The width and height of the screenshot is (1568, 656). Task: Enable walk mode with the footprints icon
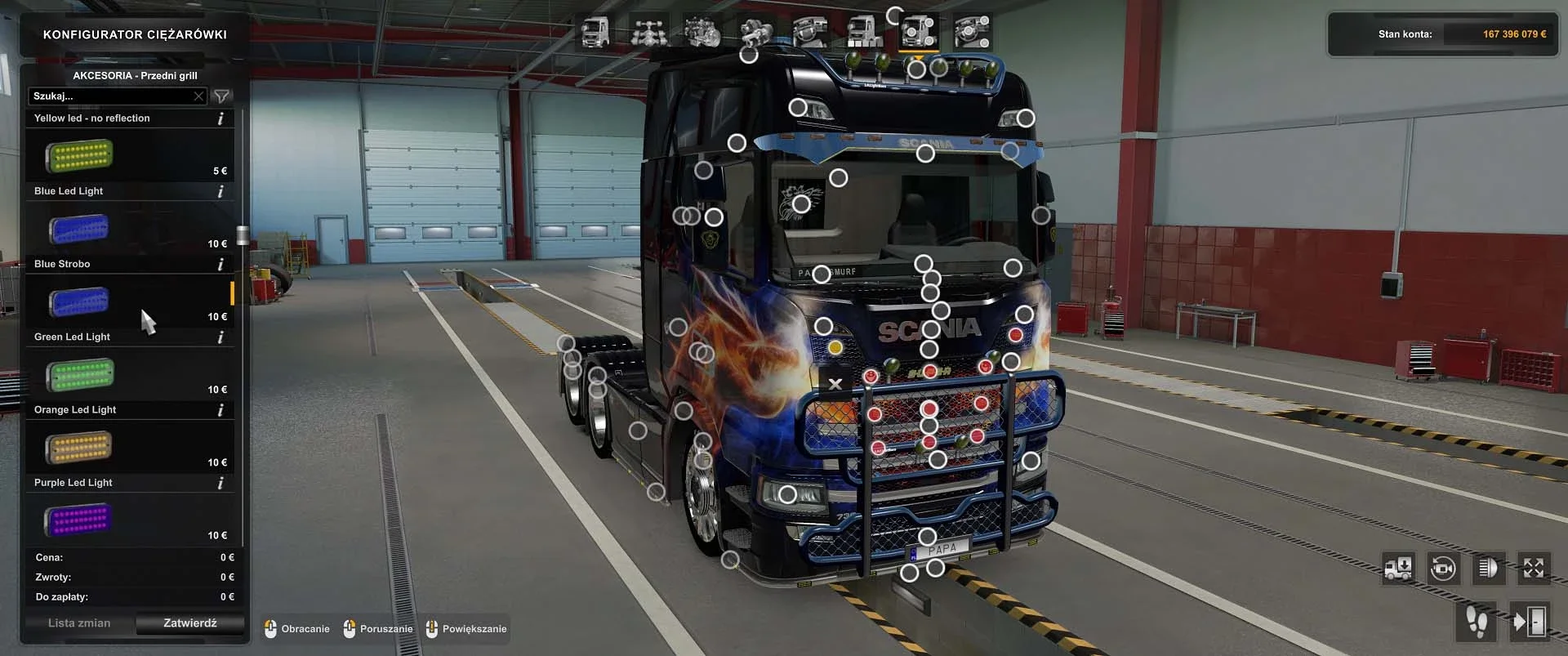click(x=1477, y=623)
